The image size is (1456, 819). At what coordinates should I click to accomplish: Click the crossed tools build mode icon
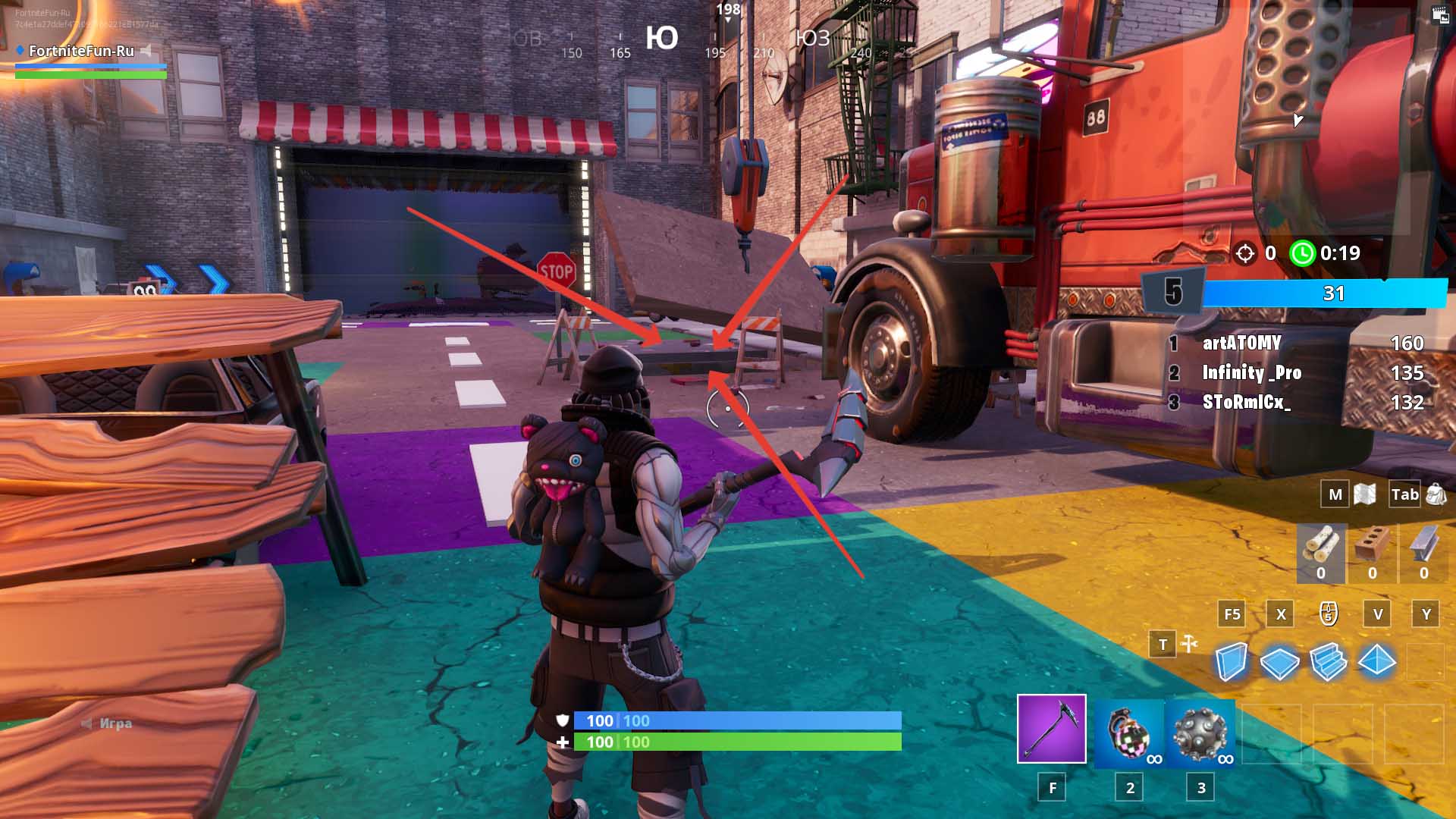click(1189, 644)
